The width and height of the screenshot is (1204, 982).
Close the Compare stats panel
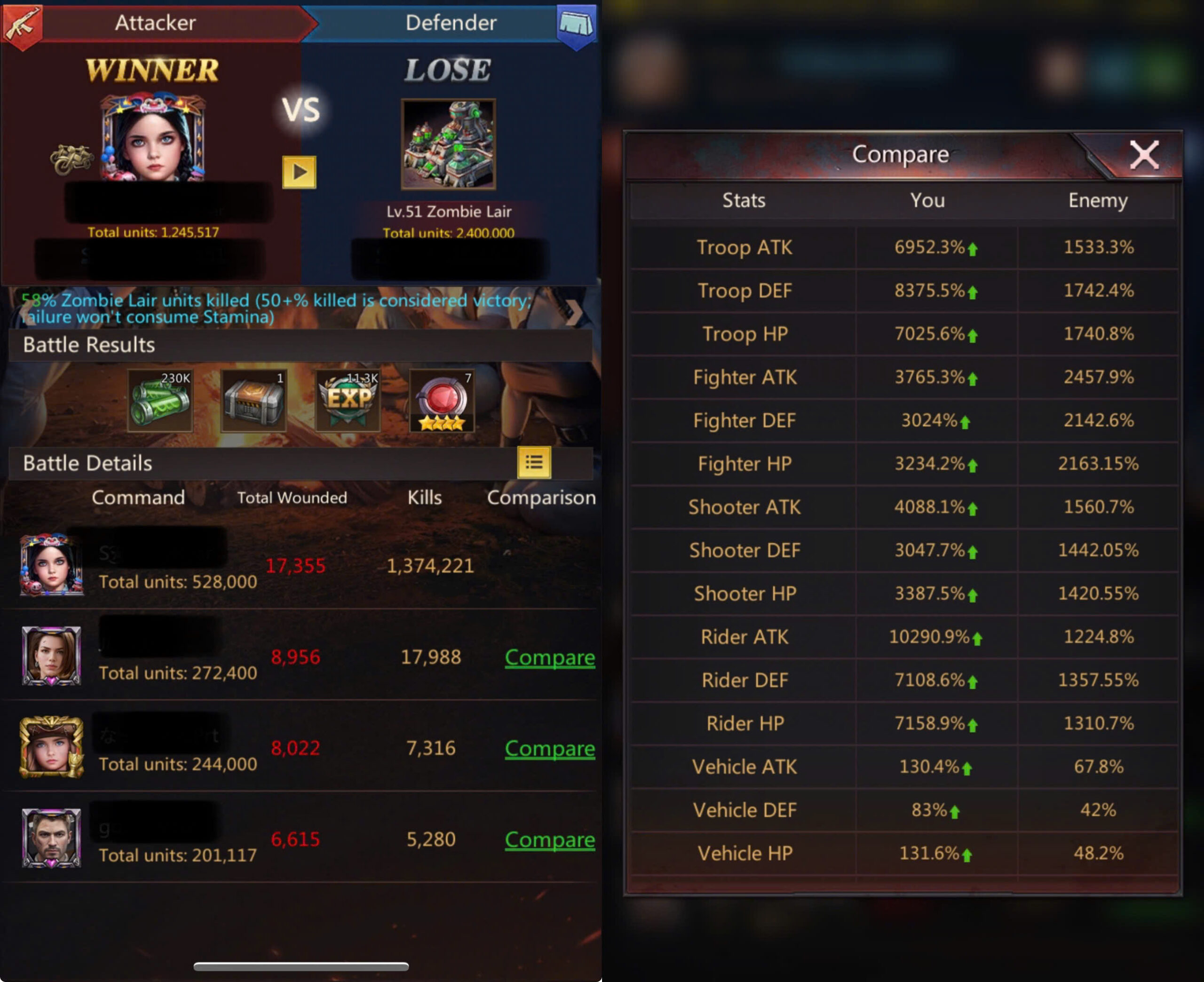point(1143,155)
